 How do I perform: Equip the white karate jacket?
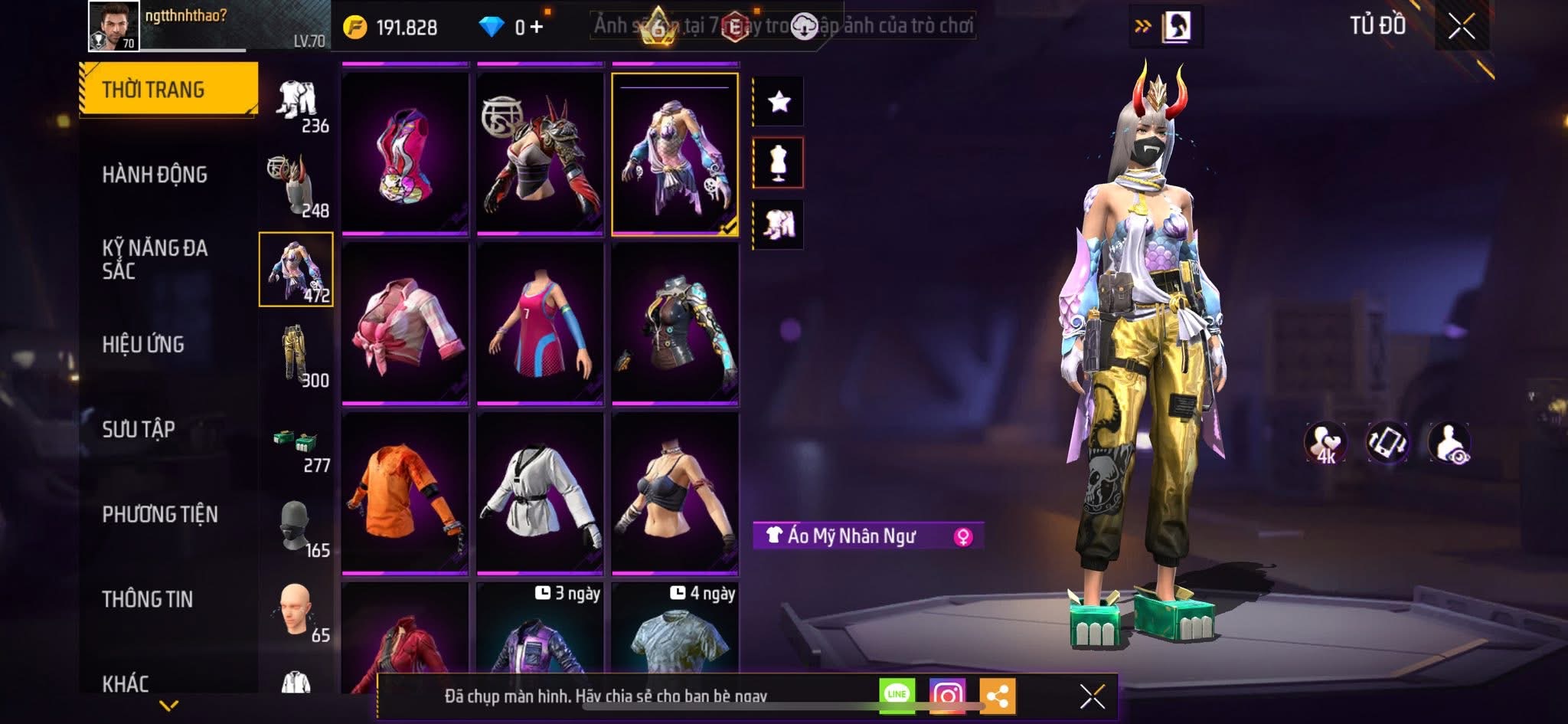tap(540, 493)
